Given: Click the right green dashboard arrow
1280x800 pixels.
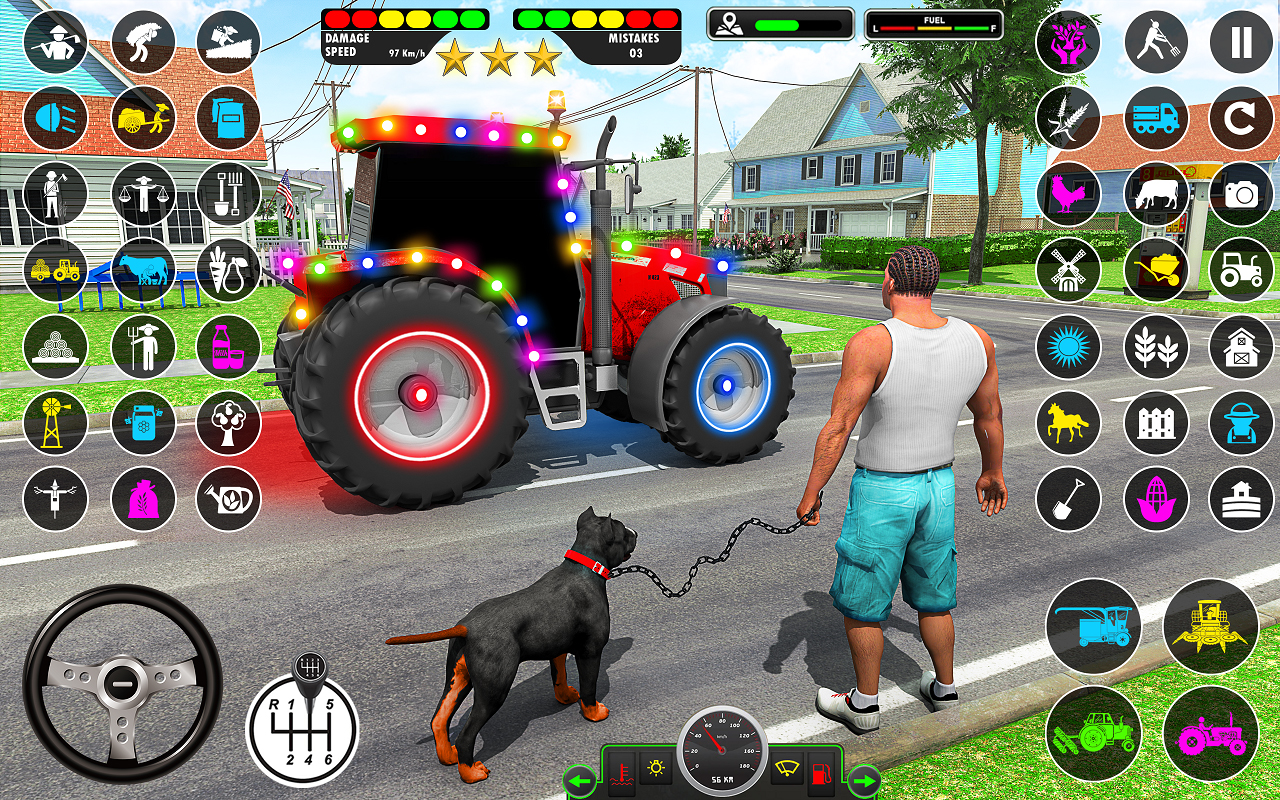Looking at the screenshot, I should (860, 780).
